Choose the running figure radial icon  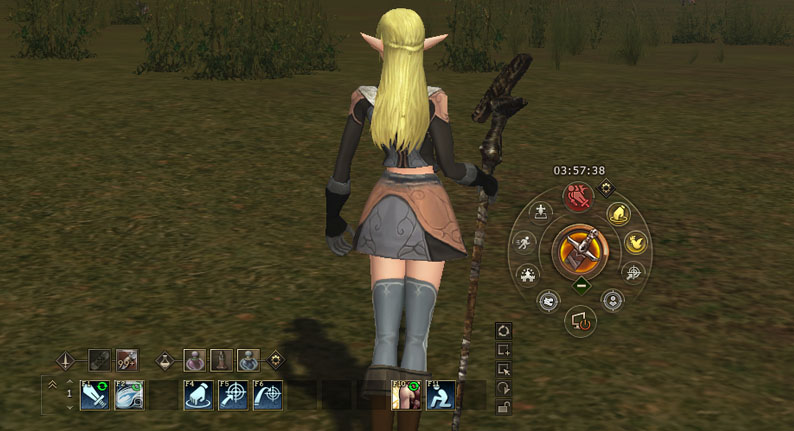(x=524, y=242)
